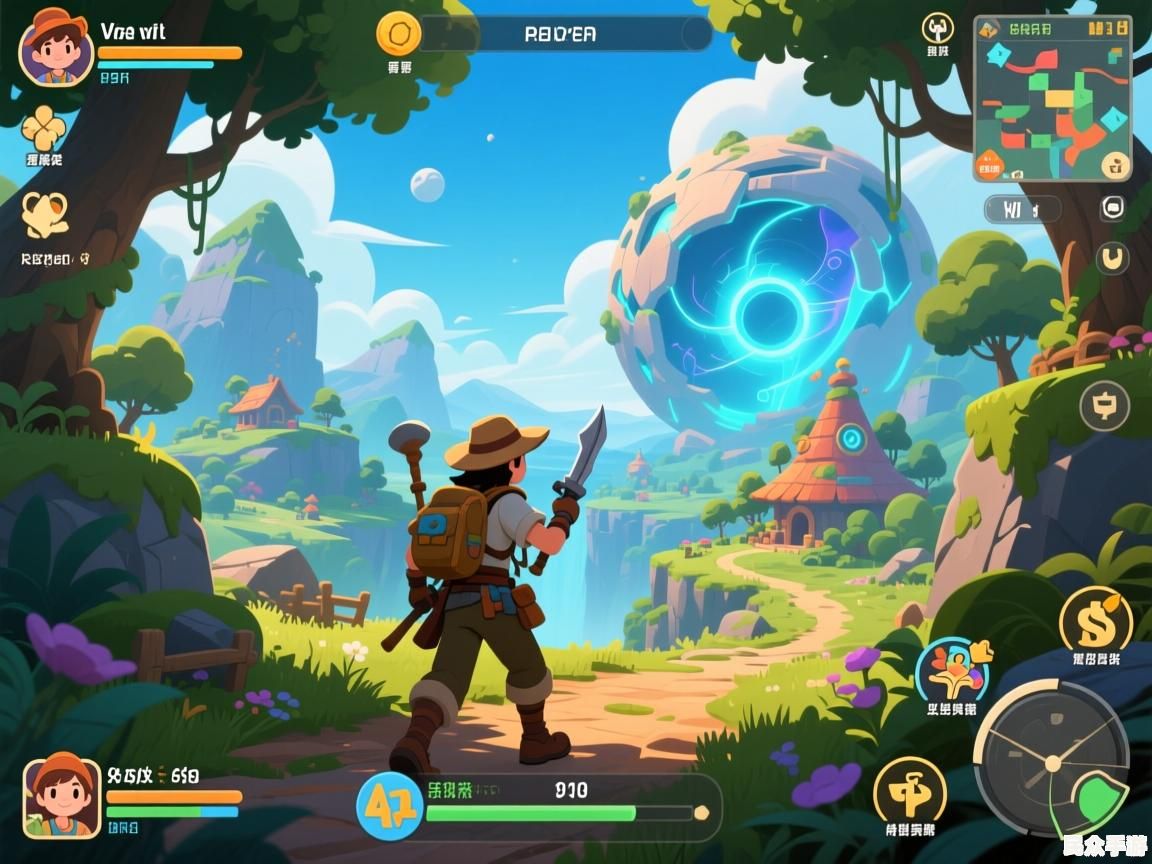This screenshot has width=1152, height=864.
Task: Tap the gold coin icon
Action: [x=398, y=33]
